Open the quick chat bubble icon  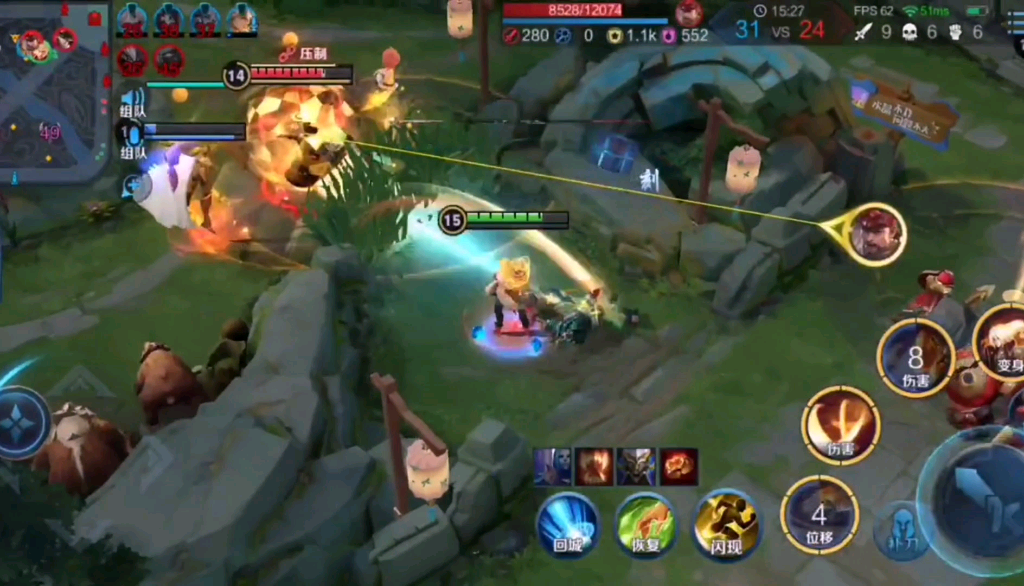[134, 186]
